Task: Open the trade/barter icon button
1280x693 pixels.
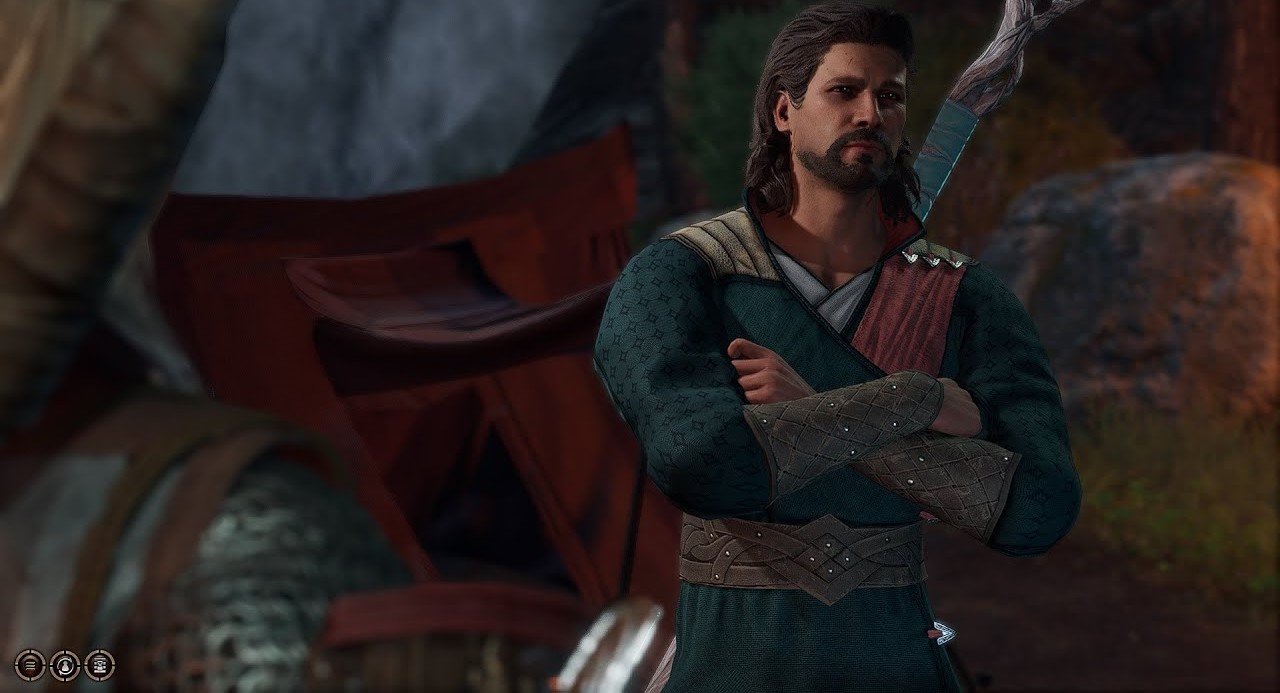Action: point(99,665)
